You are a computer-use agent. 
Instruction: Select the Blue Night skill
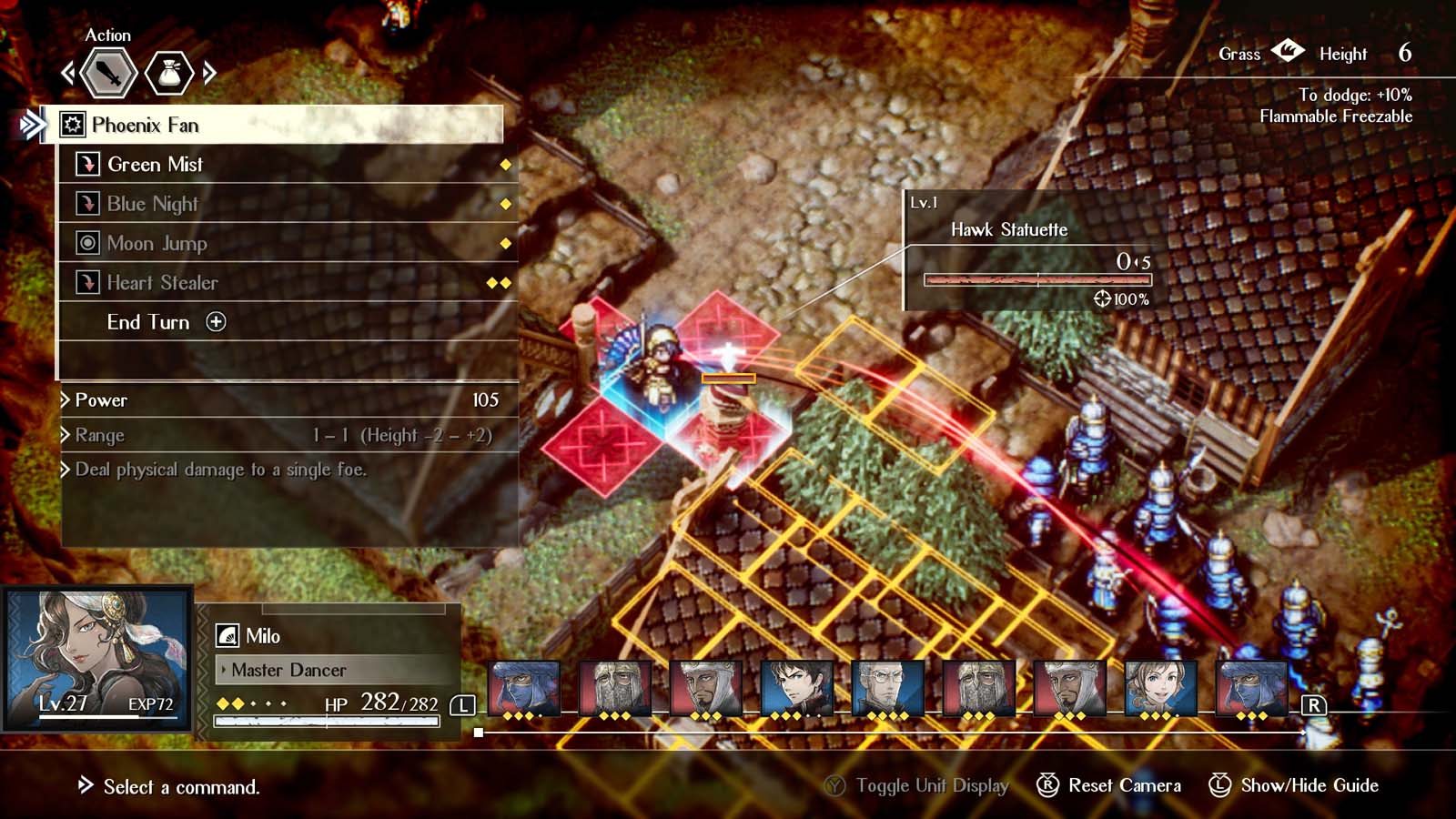(152, 204)
